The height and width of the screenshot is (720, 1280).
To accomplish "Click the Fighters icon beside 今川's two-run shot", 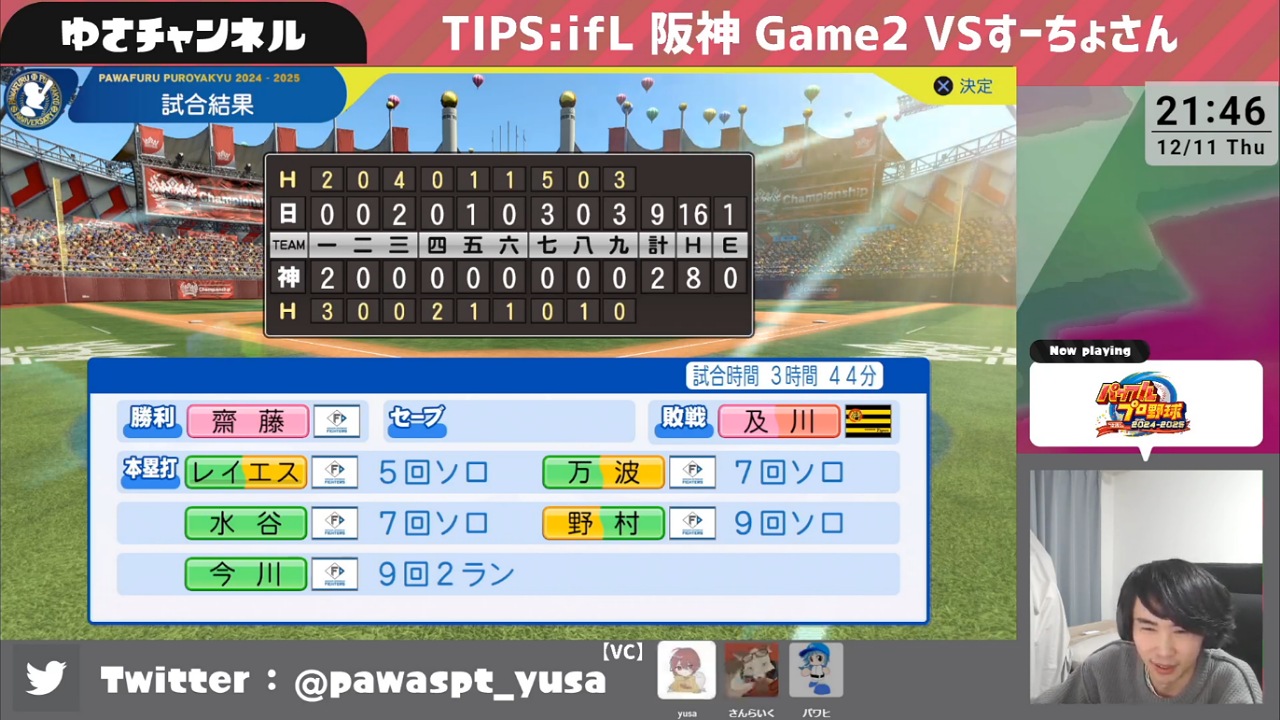I will (335, 573).
